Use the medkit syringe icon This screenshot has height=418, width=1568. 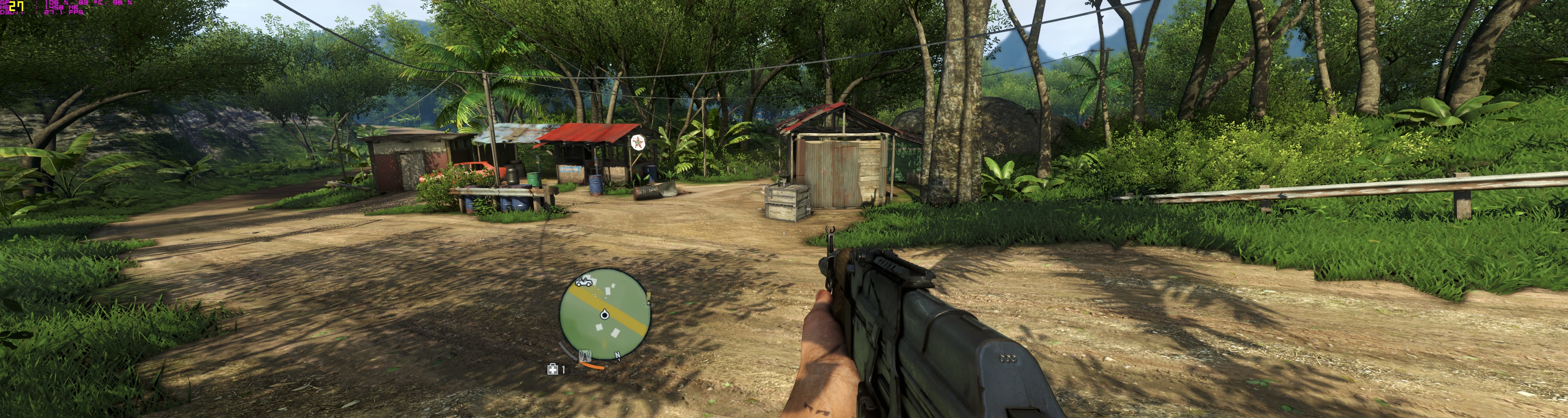(x=552, y=369)
